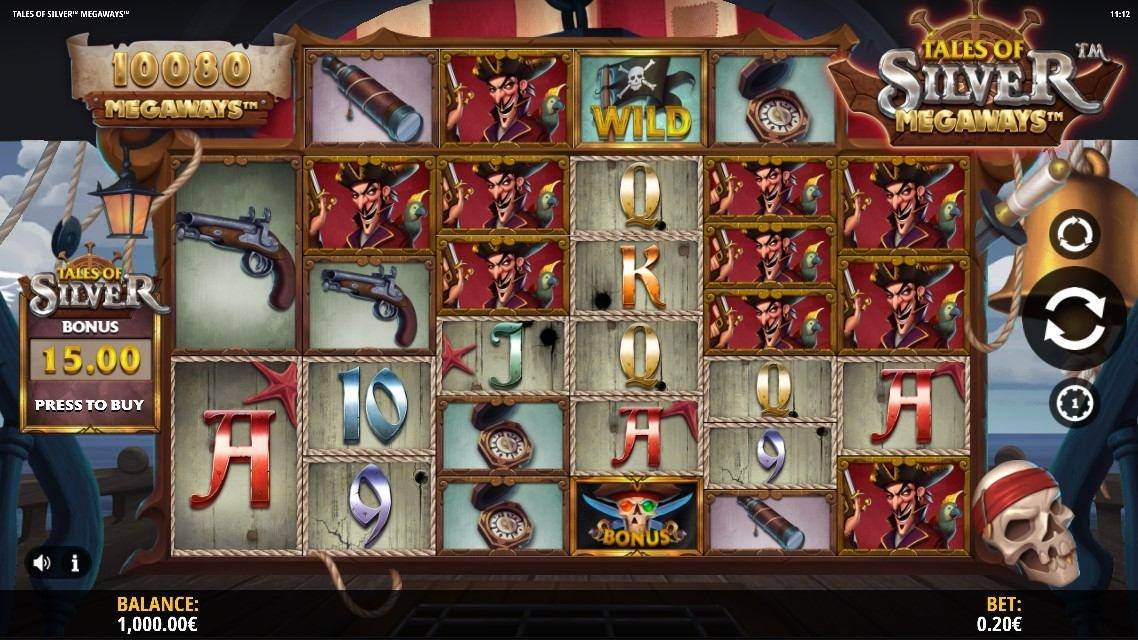The height and width of the screenshot is (640, 1138).
Task: Toggle sound with the speaker icon
Action: point(42,563)
